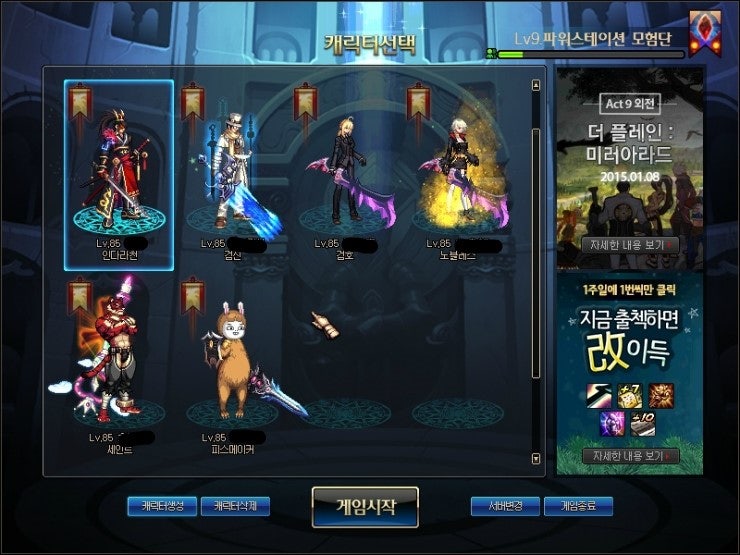Select the 검호 character in black suit
Image resolution: width=740 pixels, height=555 pixels.
click(345, 175)
